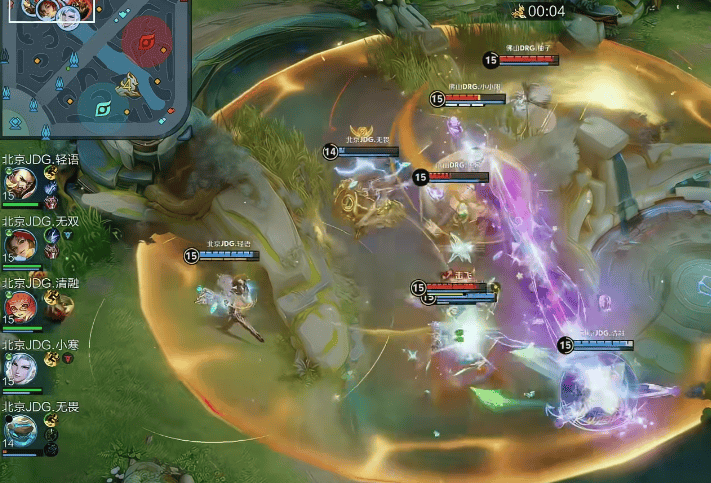This screenshot has height=483, width=711.
Task: Click the minimap in the corner
Action: coord(96,68)
